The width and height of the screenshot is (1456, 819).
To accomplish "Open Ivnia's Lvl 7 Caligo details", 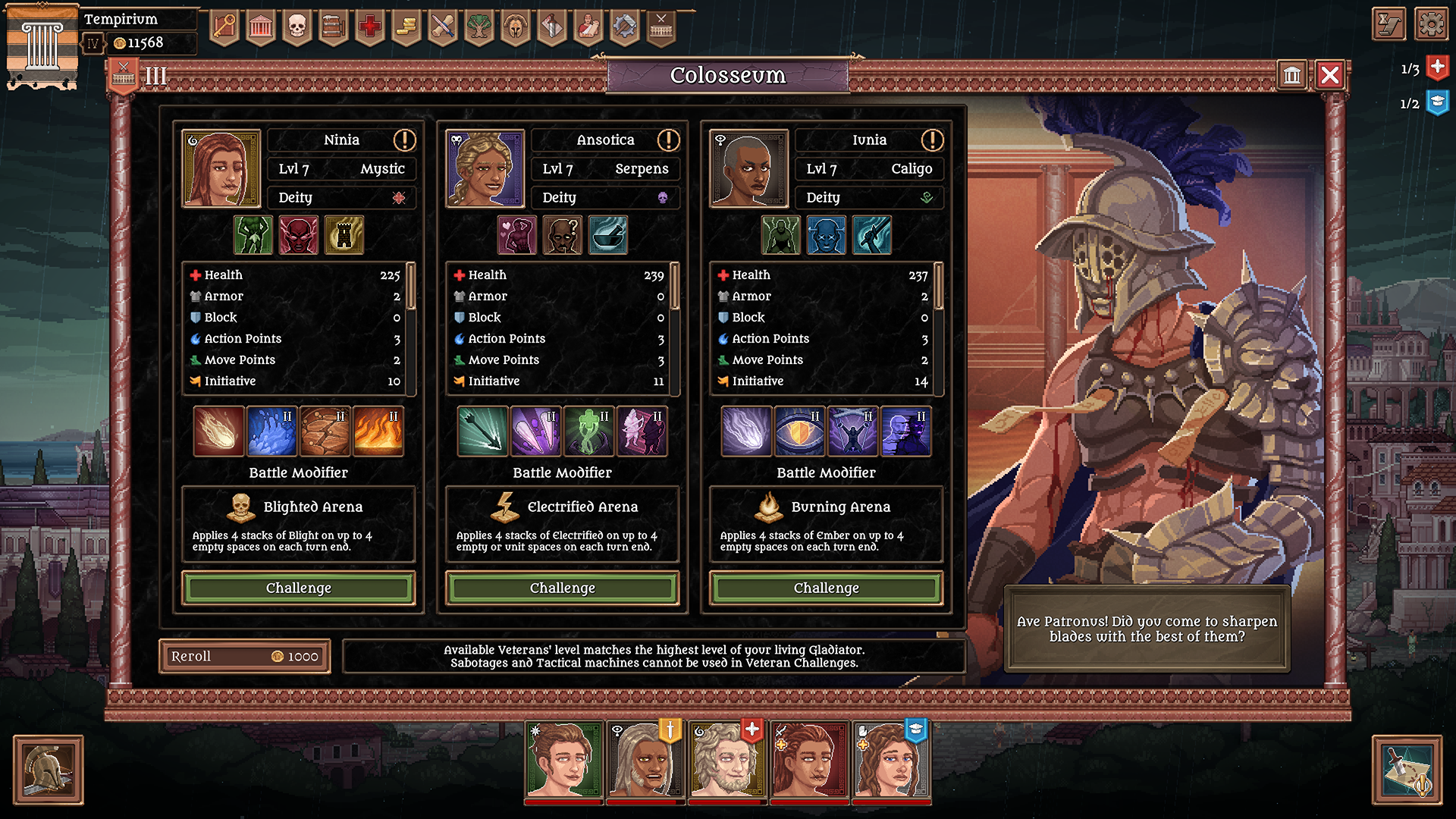I will (869, 168).
